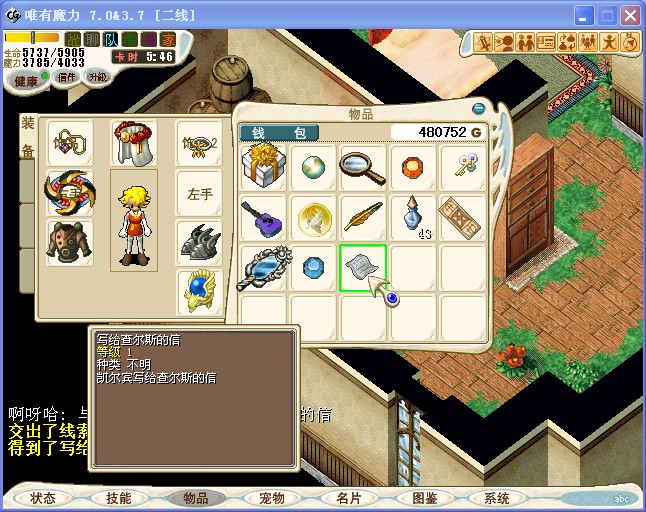Close the 物品 inventory window
This screenshot has height=512, width=646.
click(478, 108)
